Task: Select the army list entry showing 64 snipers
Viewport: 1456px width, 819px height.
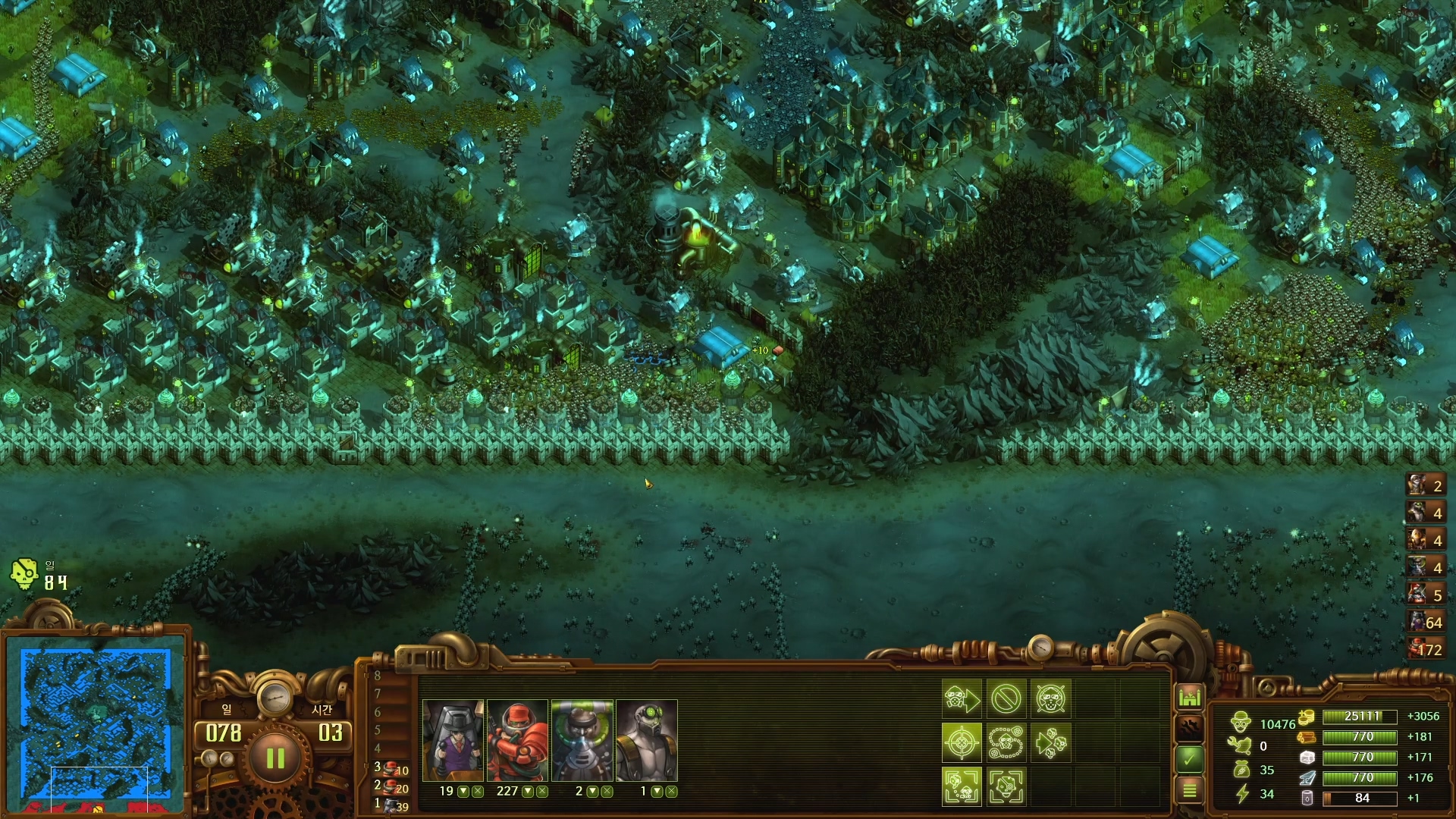Action: click(1425, 622)
